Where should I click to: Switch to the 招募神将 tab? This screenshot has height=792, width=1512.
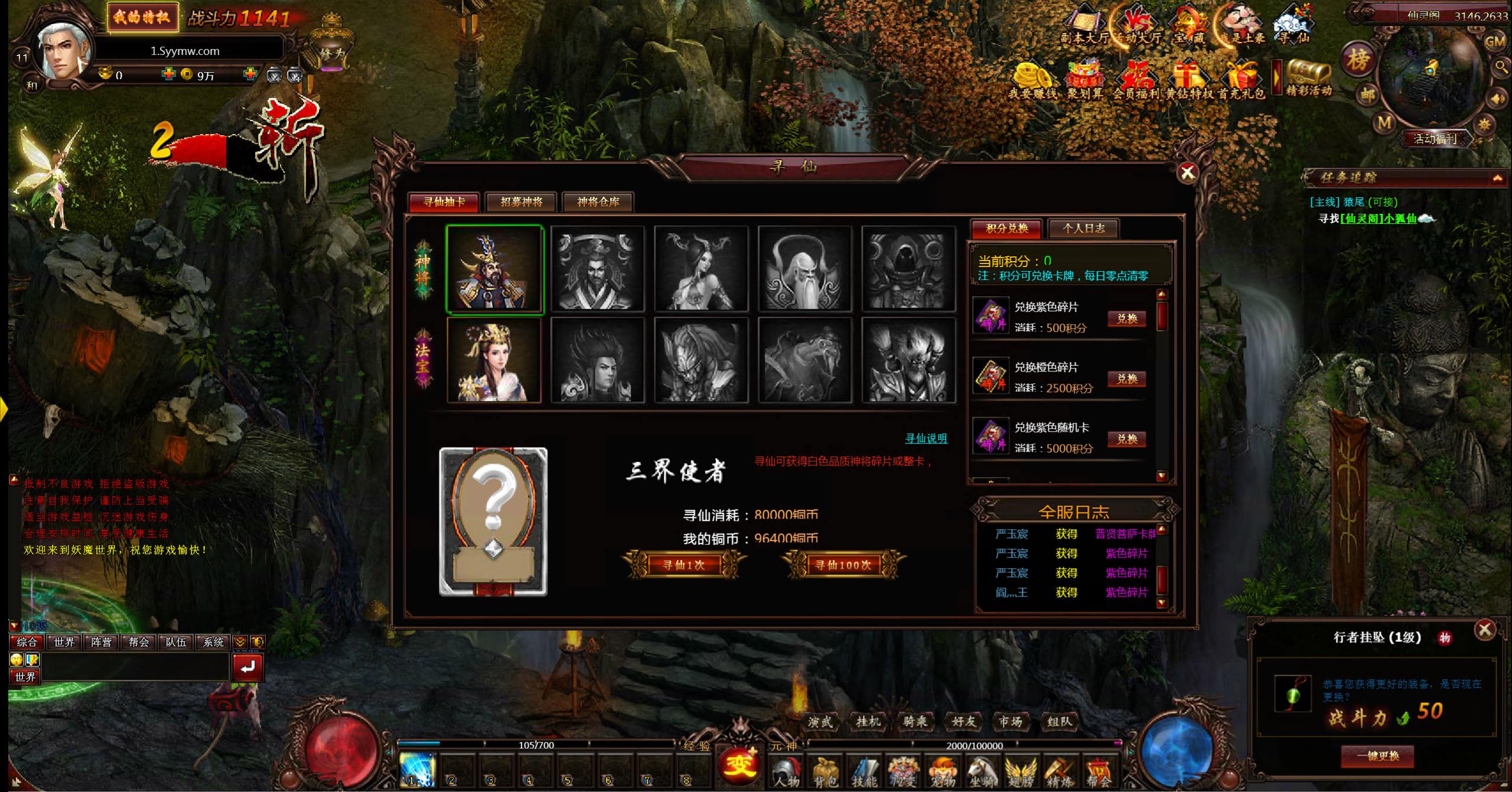point(521,202)
